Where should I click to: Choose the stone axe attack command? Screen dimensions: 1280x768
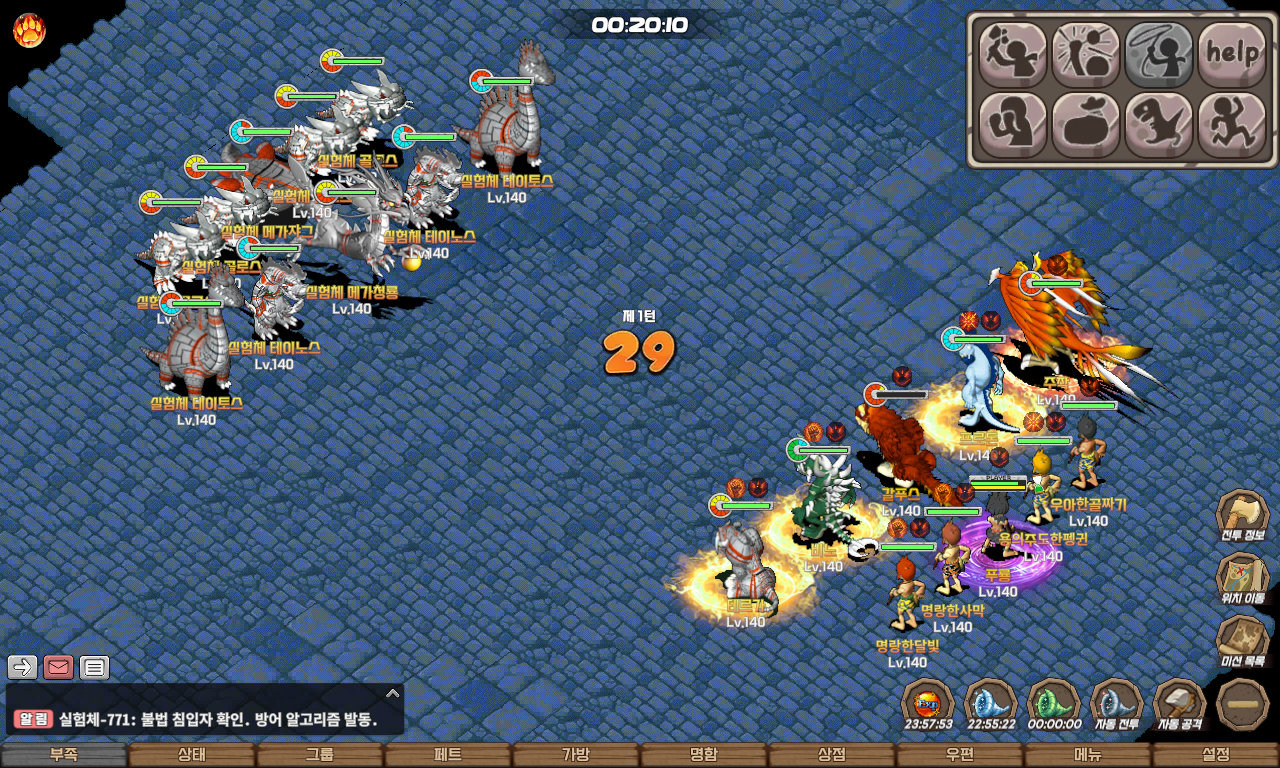(1012, 54)
